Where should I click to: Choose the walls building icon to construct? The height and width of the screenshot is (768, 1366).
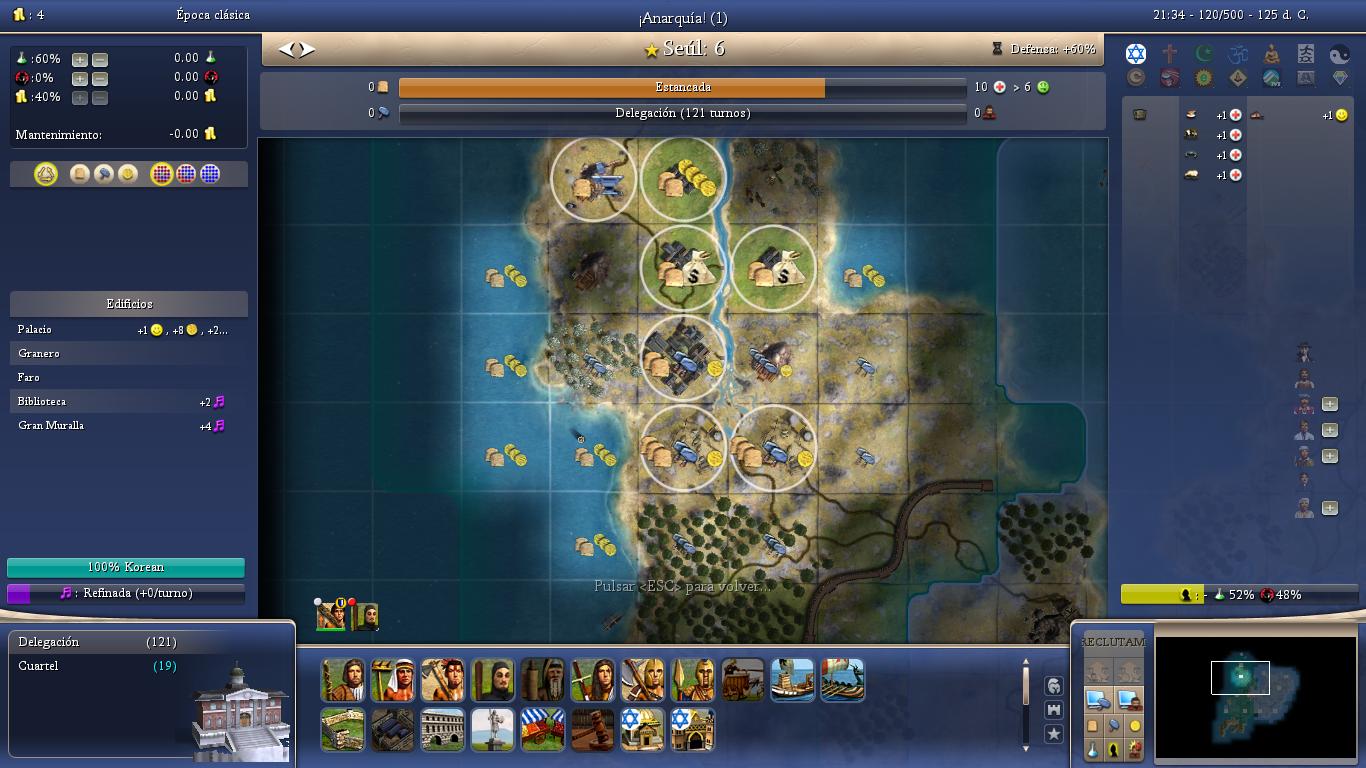(x=343, y=729)
